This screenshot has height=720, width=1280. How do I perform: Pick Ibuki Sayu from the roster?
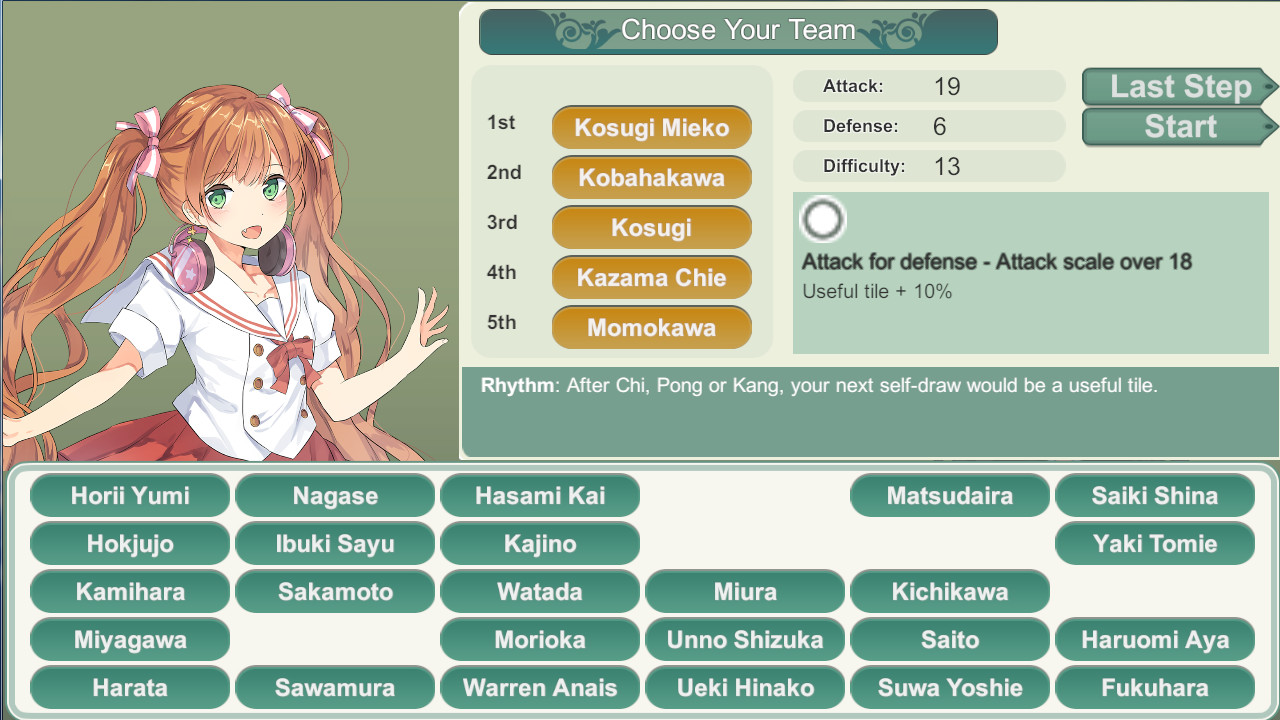pos(335,543)
